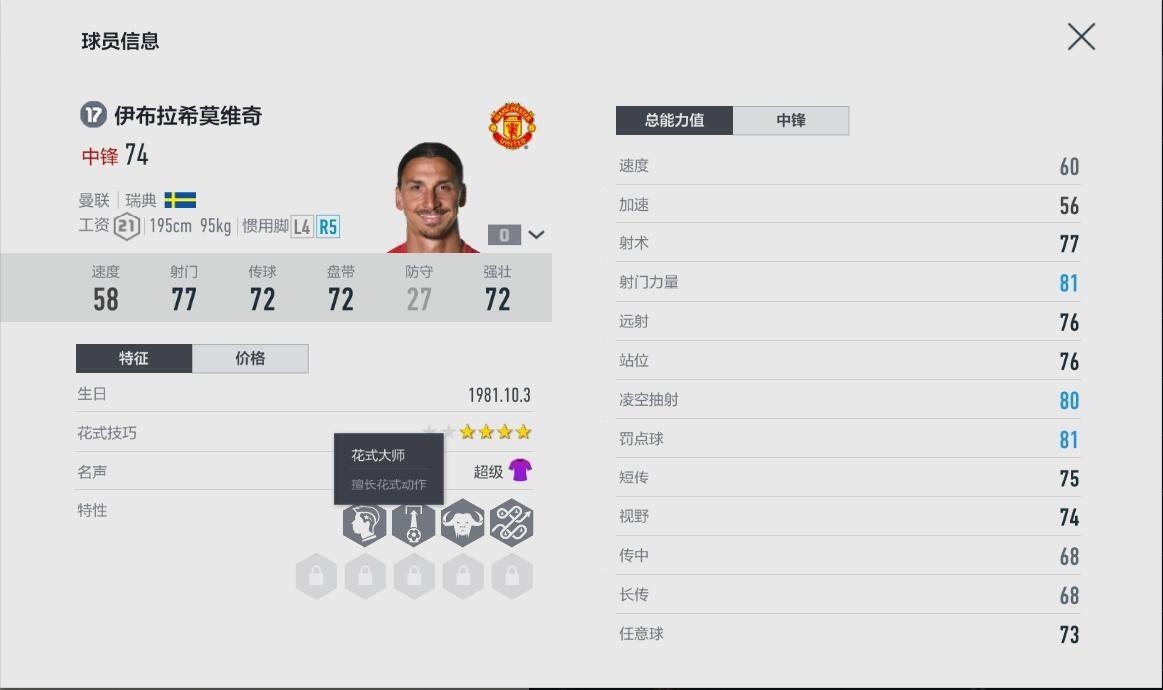This screenshot has width=1163, height=690.
Task: Click the Manchester United club crest
Action: (512, 127)
